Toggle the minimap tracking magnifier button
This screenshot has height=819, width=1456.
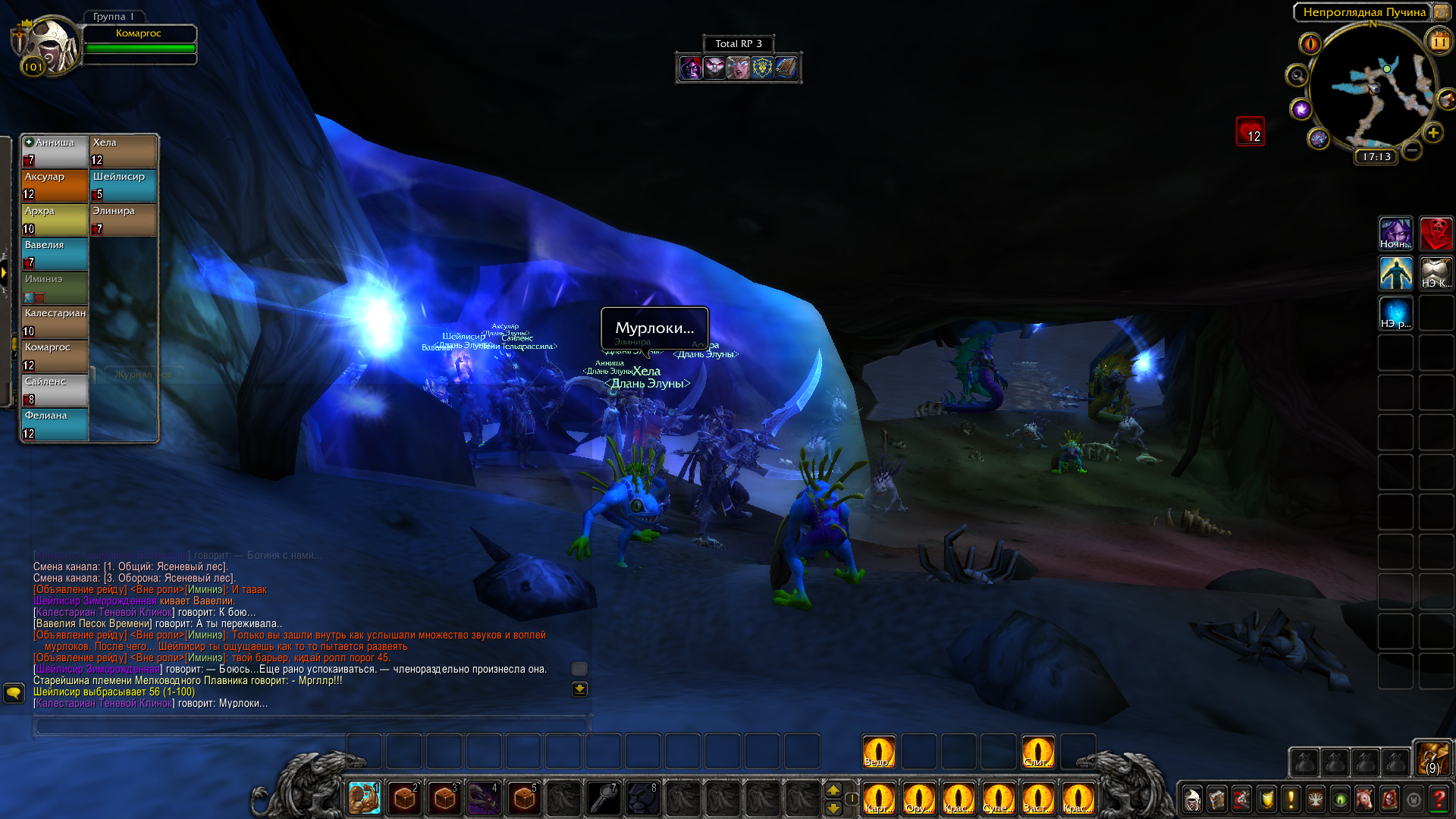[x=1297, y=76]
